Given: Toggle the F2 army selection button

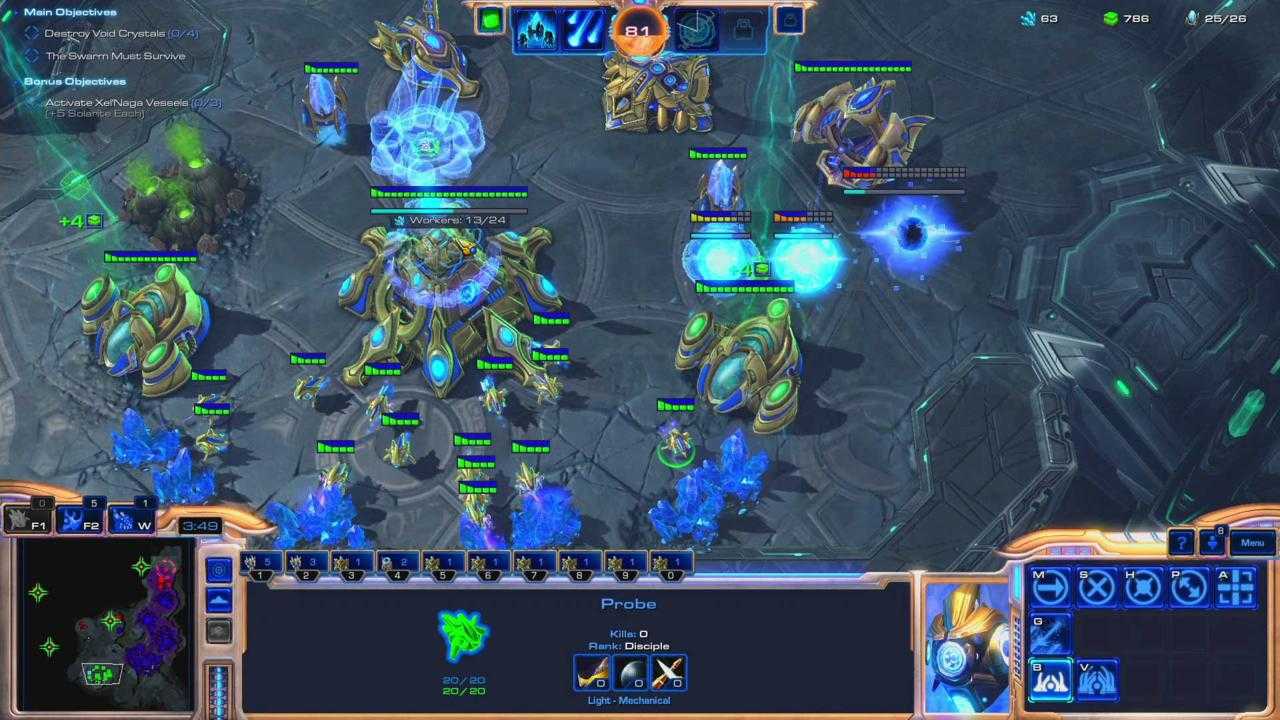Looking at the screenshot, I should point(82,522).
